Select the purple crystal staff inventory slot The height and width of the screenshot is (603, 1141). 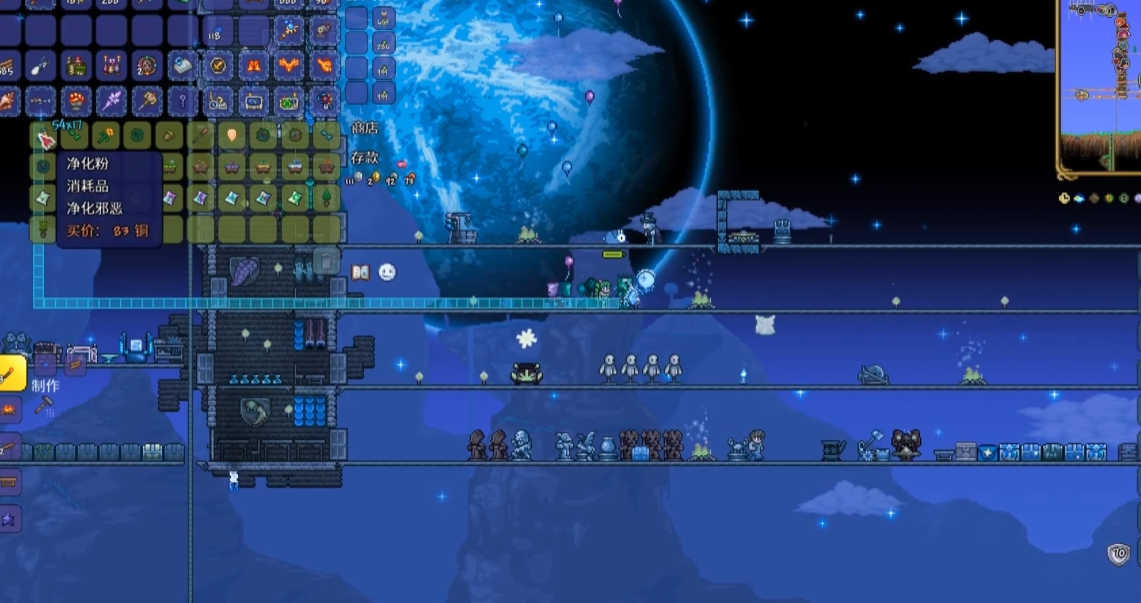pyautogui.click(x=111, y=101)
